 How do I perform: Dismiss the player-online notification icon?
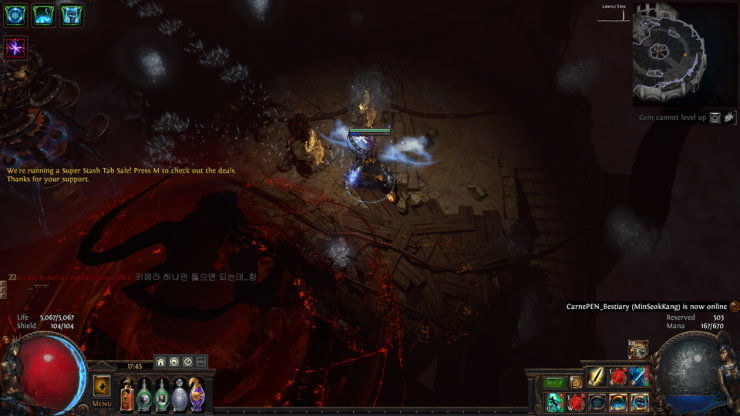(x=734, y=307)
